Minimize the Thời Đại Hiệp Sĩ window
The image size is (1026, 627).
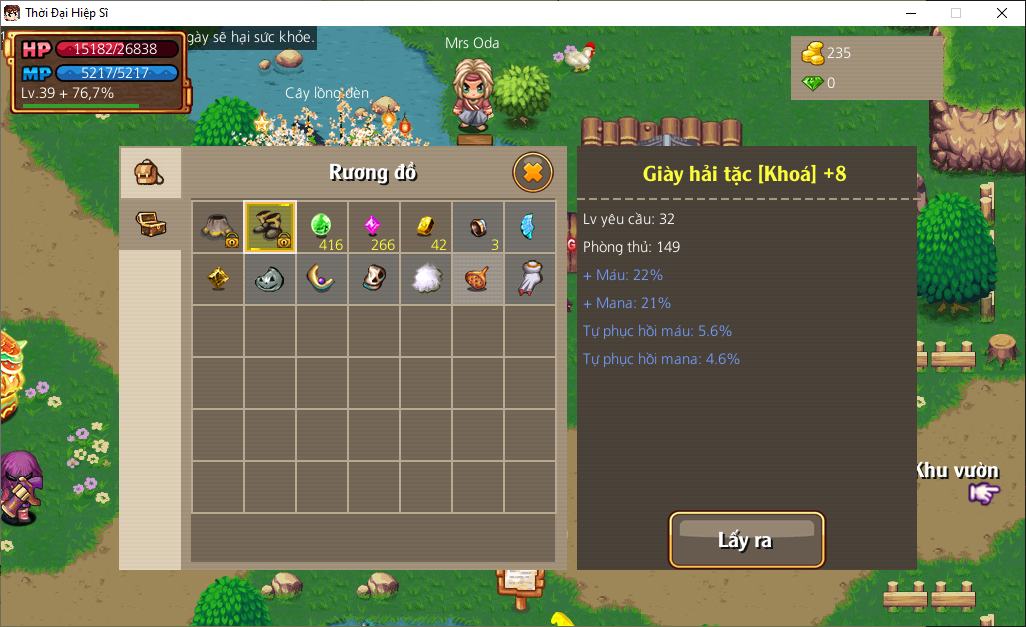tap(911, 13)
